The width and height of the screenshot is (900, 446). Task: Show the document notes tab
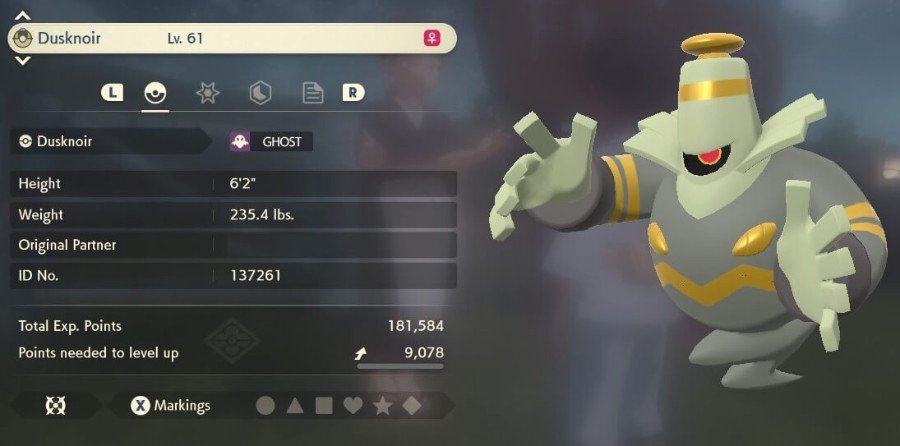(x=313, y=94)
